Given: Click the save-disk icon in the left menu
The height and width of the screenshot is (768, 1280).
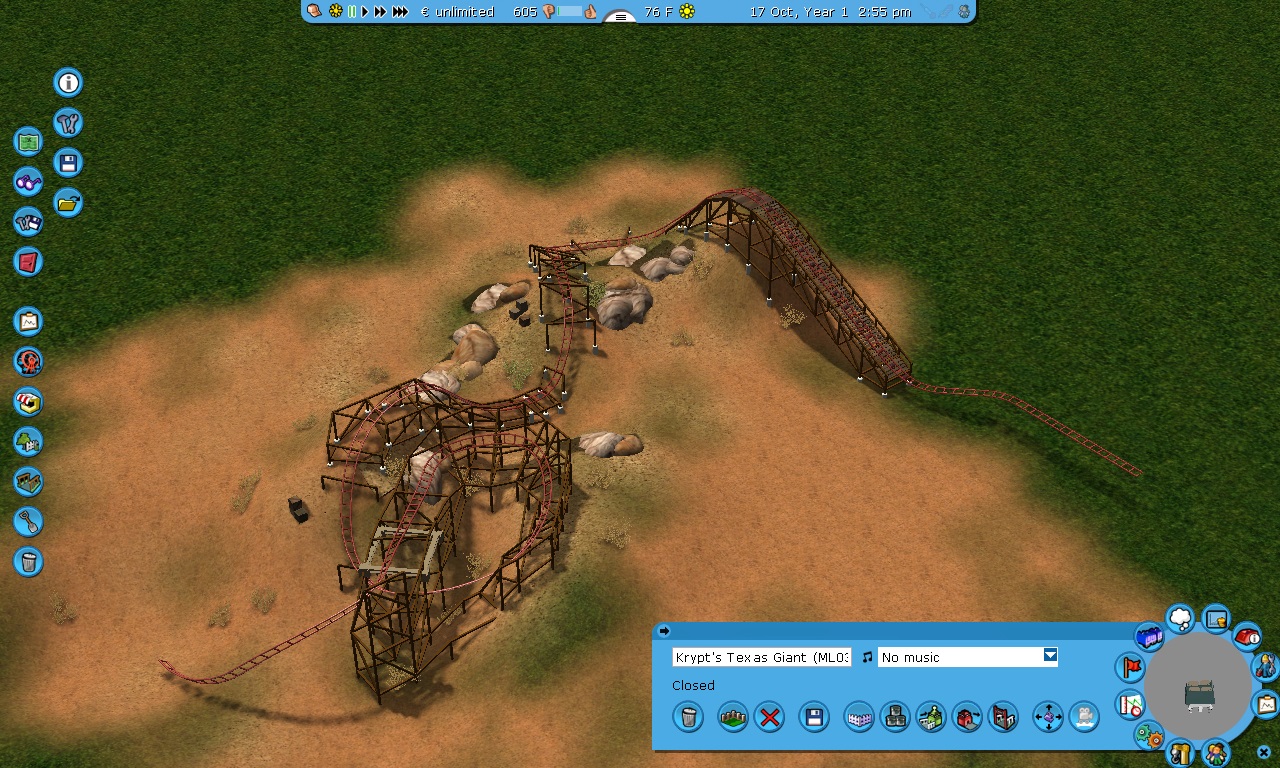Looking at the screenshot, I should coord(68,163).
